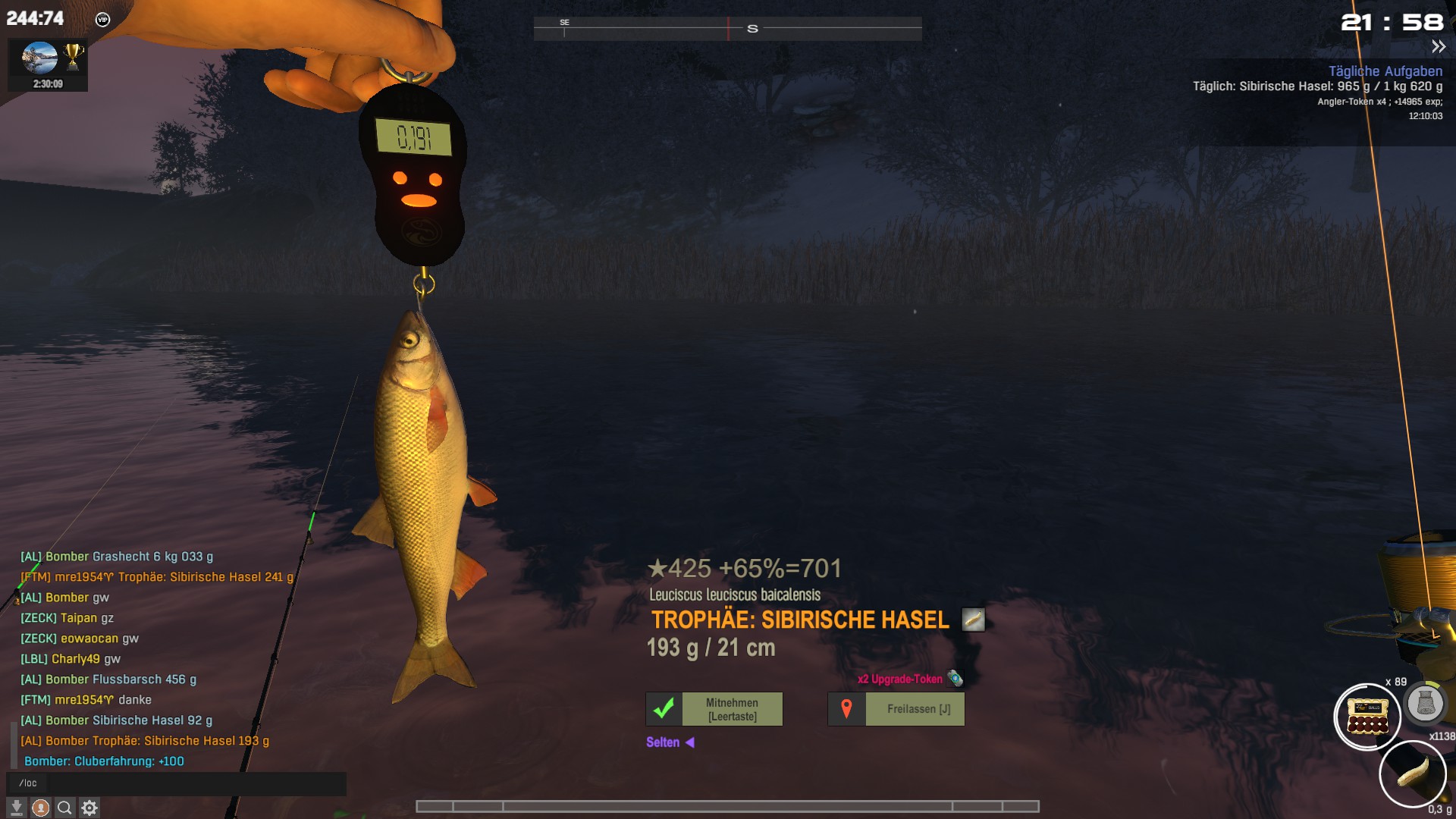Open chat settings gear icon
The image size is (1456, 819).
pyautogui.click(x=89, y=808)
